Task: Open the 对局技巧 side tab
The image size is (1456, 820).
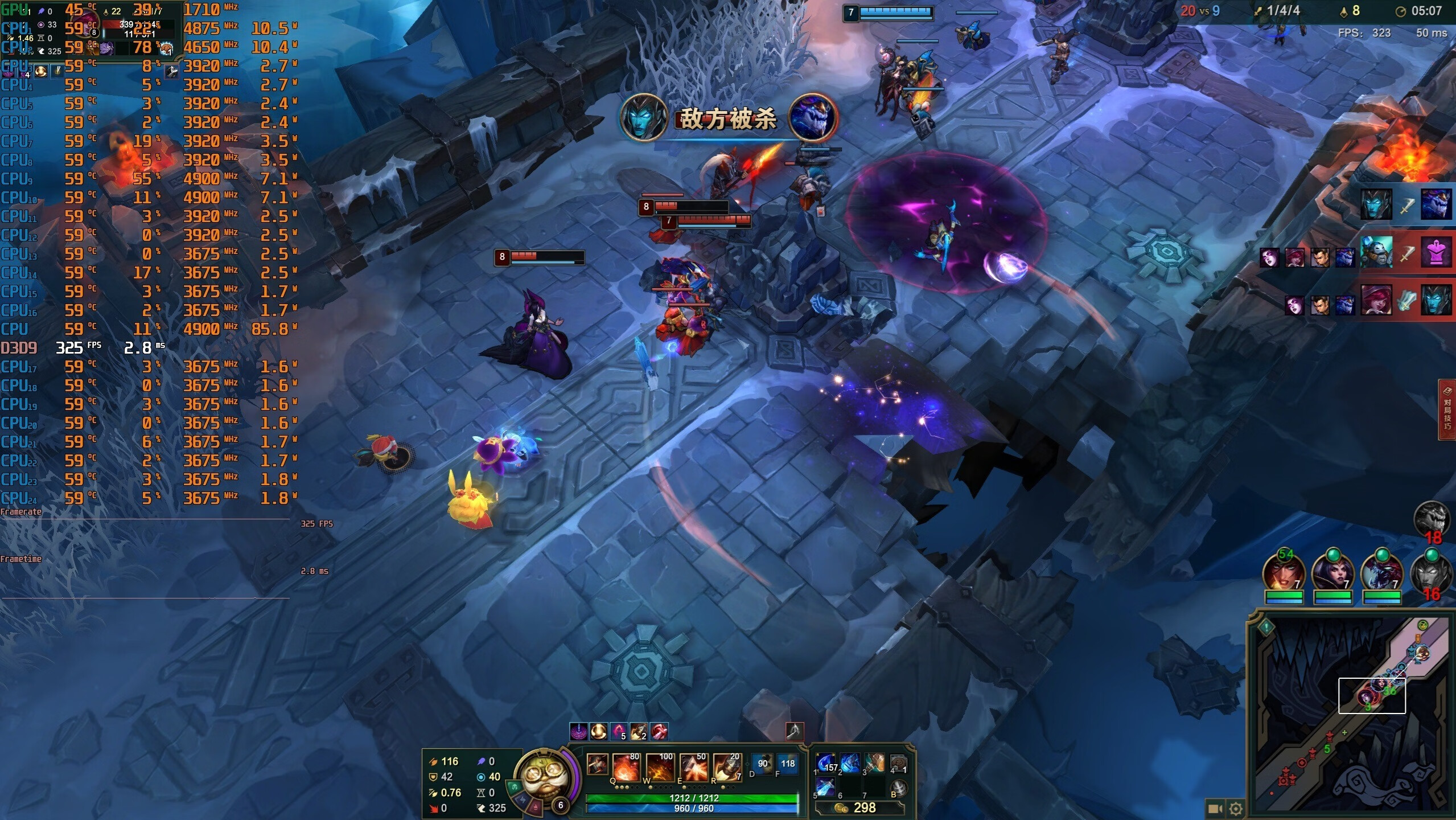Action: [1447, 410]
